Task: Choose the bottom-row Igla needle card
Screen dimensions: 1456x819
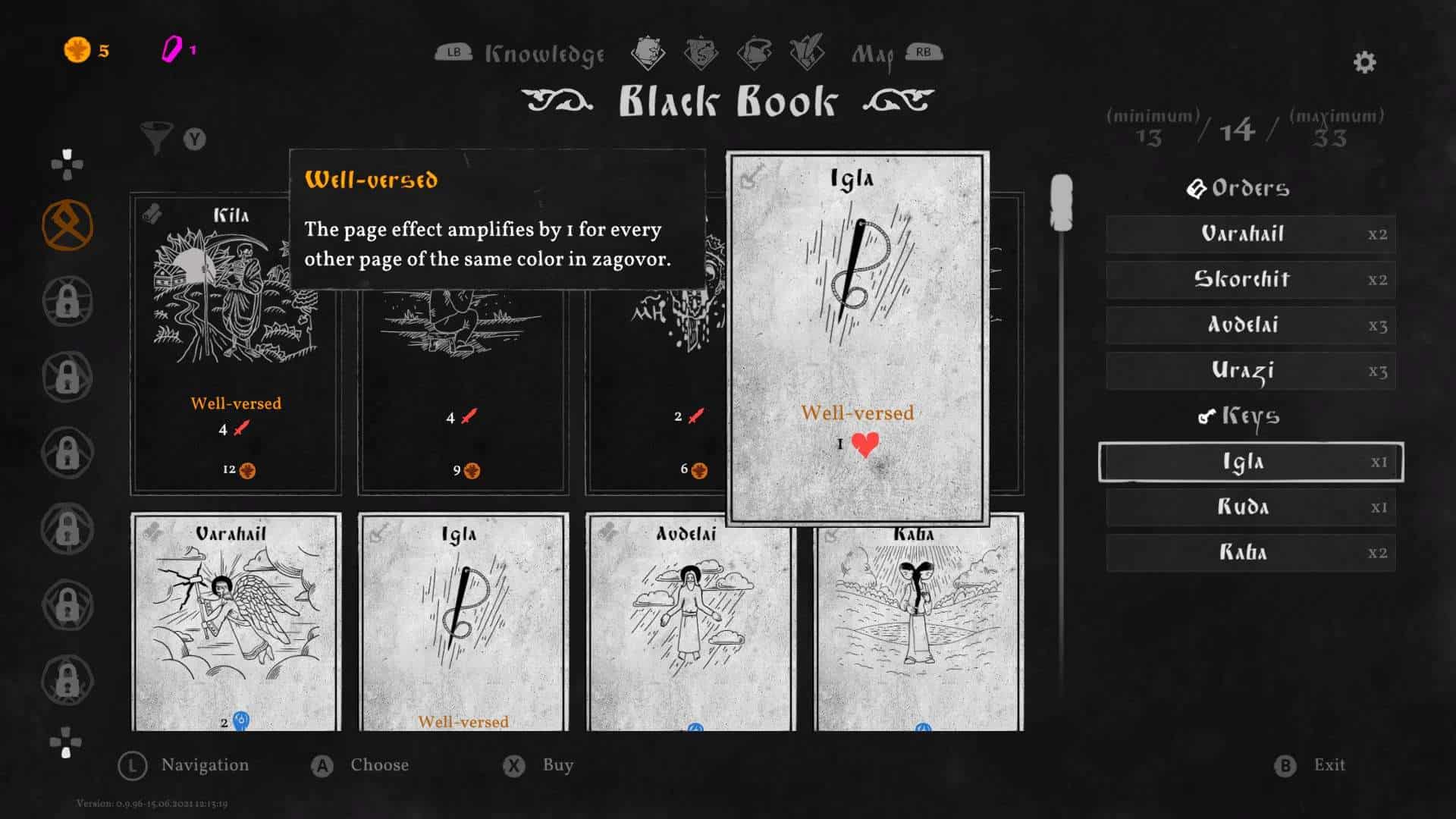Action: point(463,622)
